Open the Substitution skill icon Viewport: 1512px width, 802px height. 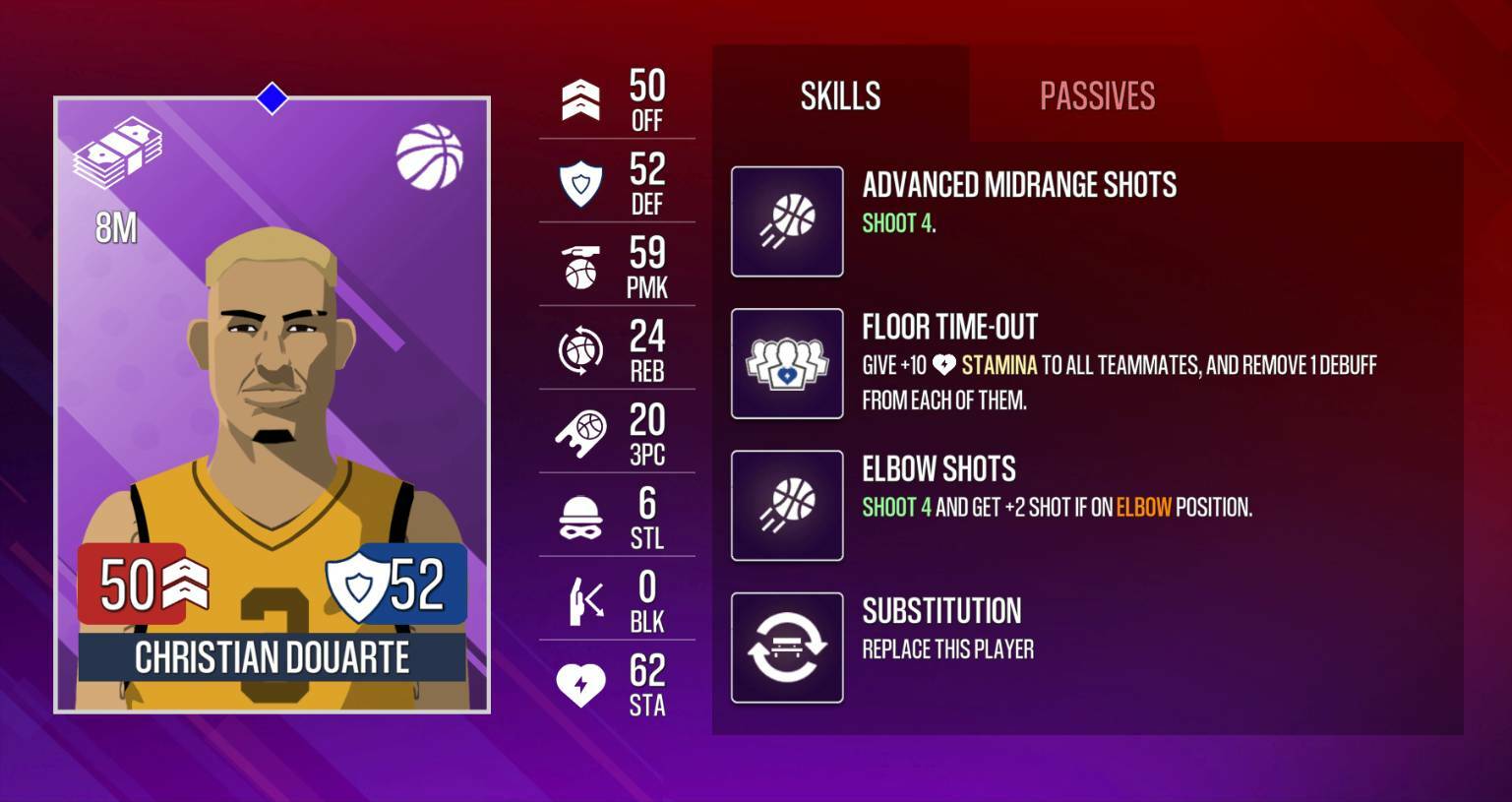[x=786, y=647]
